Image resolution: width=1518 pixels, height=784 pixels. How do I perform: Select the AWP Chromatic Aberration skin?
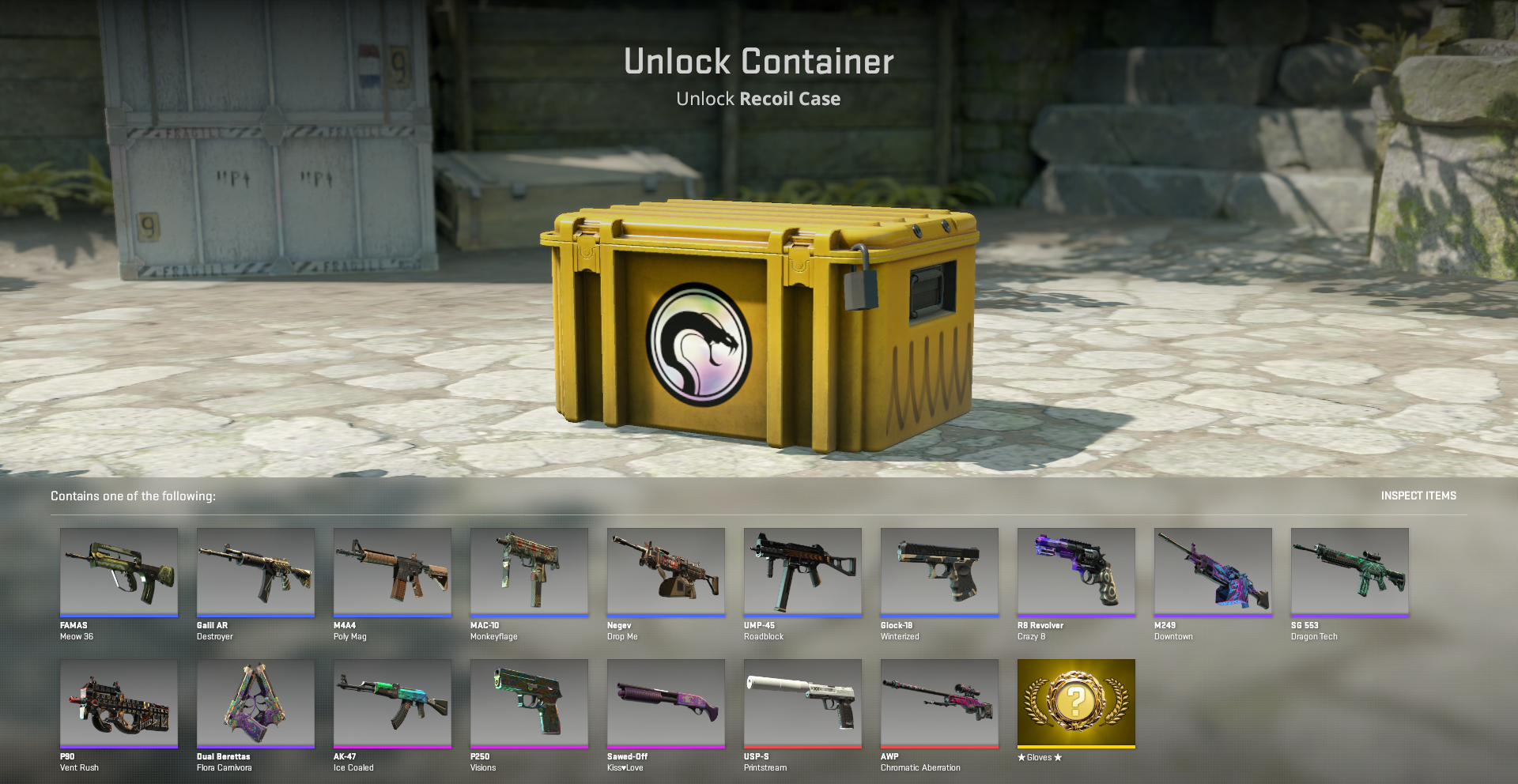[939, 703]
